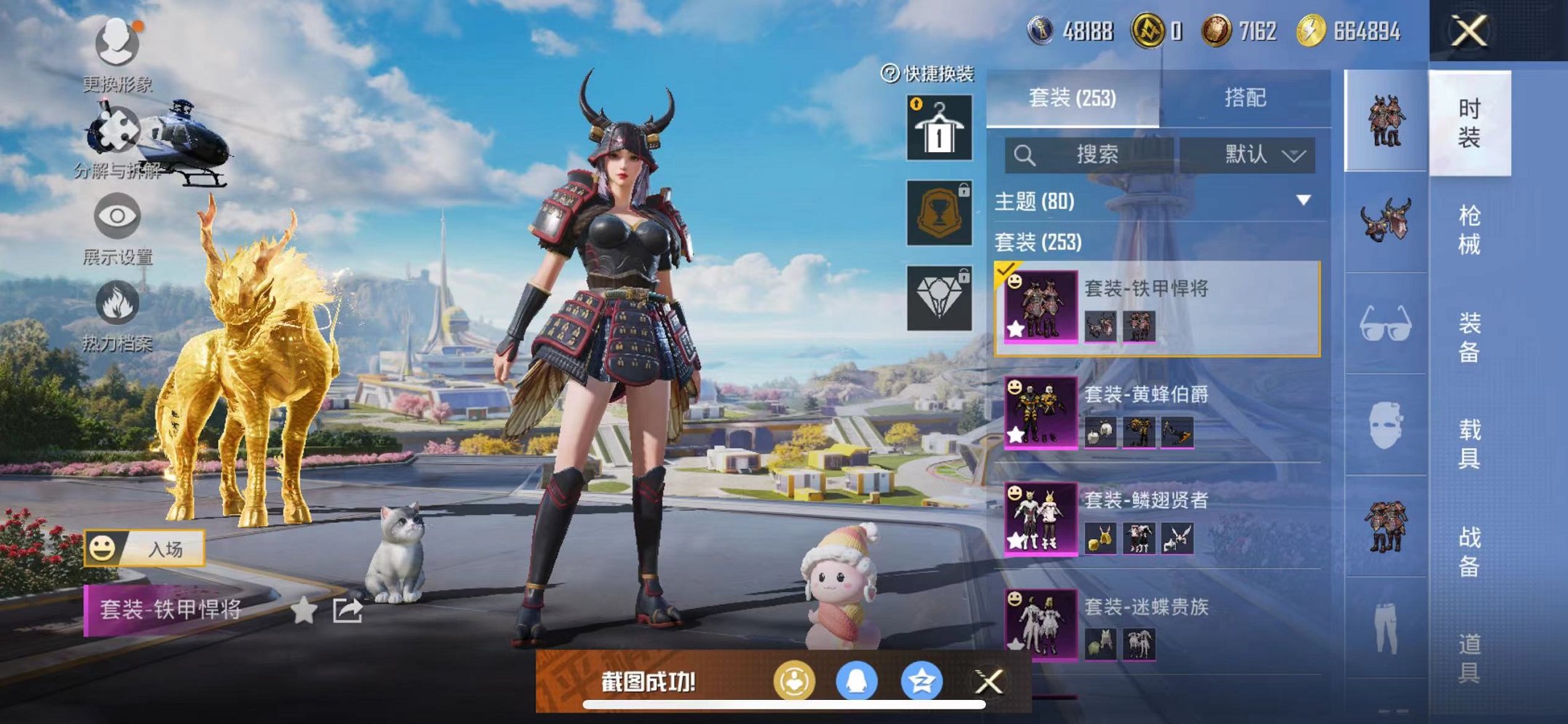Share the current outfit
This screenshot has width=1568, height=724.
click(348, 610)
